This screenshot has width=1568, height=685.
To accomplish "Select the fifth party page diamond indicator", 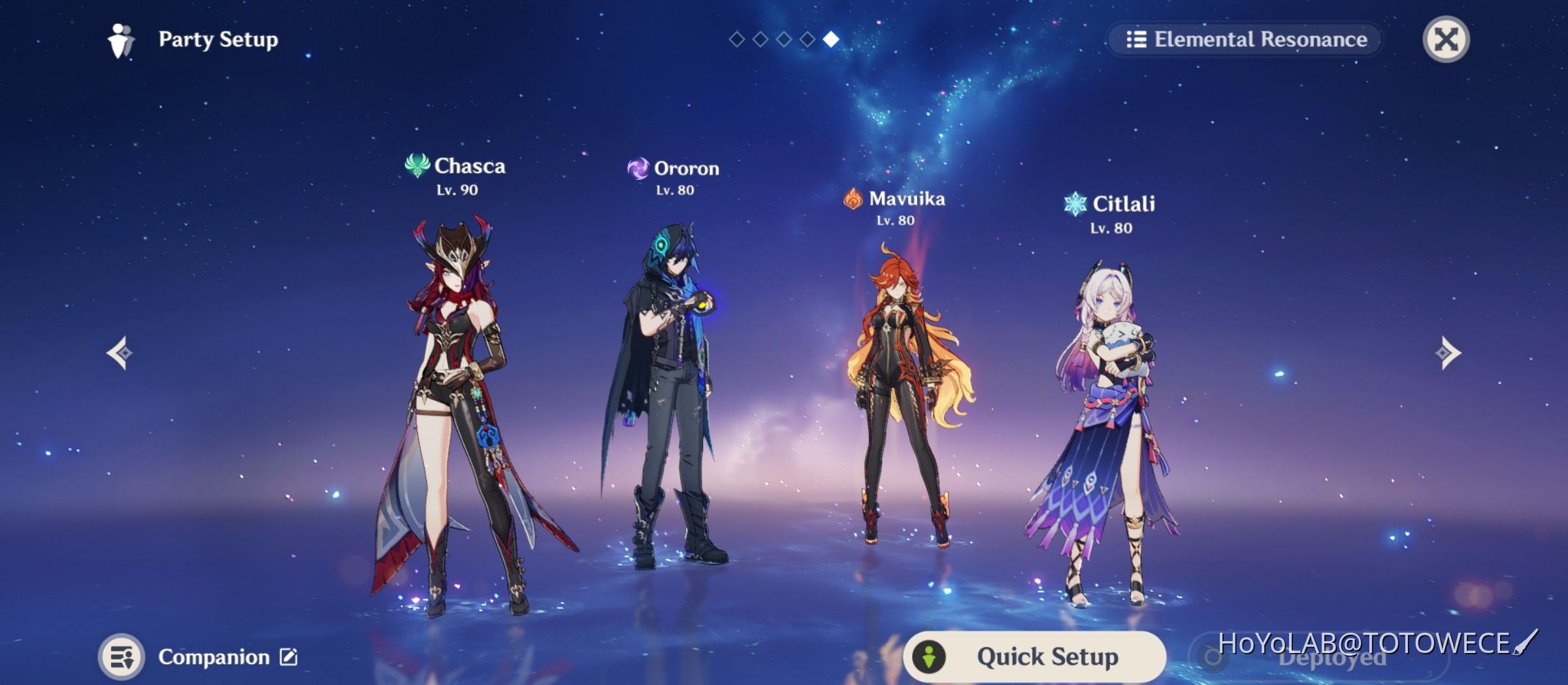I will [830, 39].
